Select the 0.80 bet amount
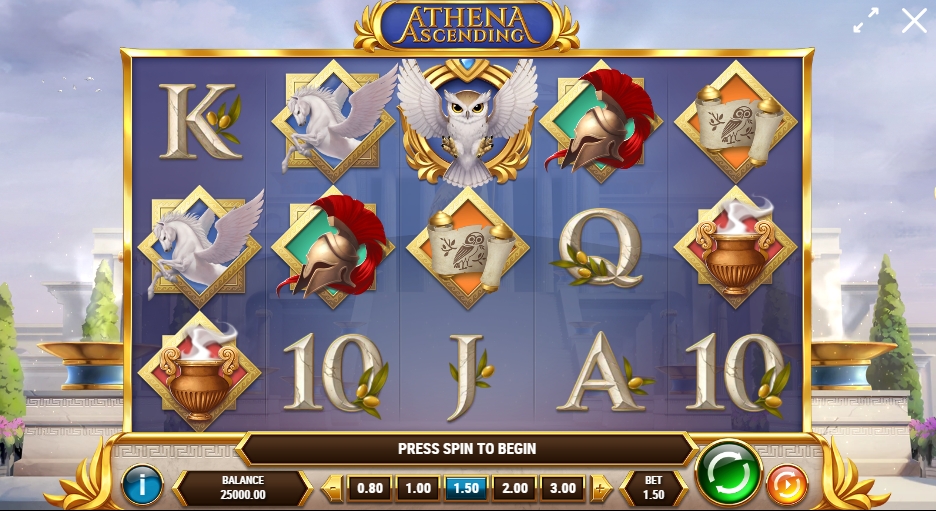Viewport: 936px width, 511px height. [369, 488]
